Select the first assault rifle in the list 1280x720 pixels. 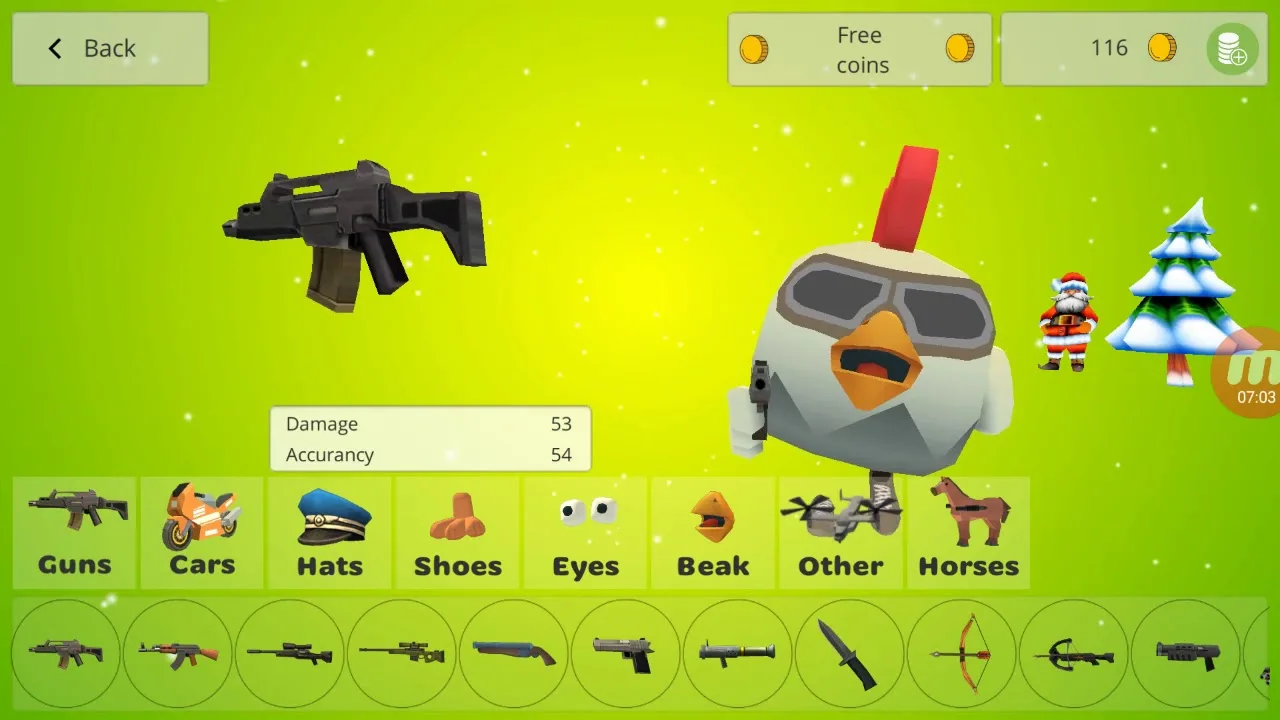pyautogui.click(x=65, y=652)
